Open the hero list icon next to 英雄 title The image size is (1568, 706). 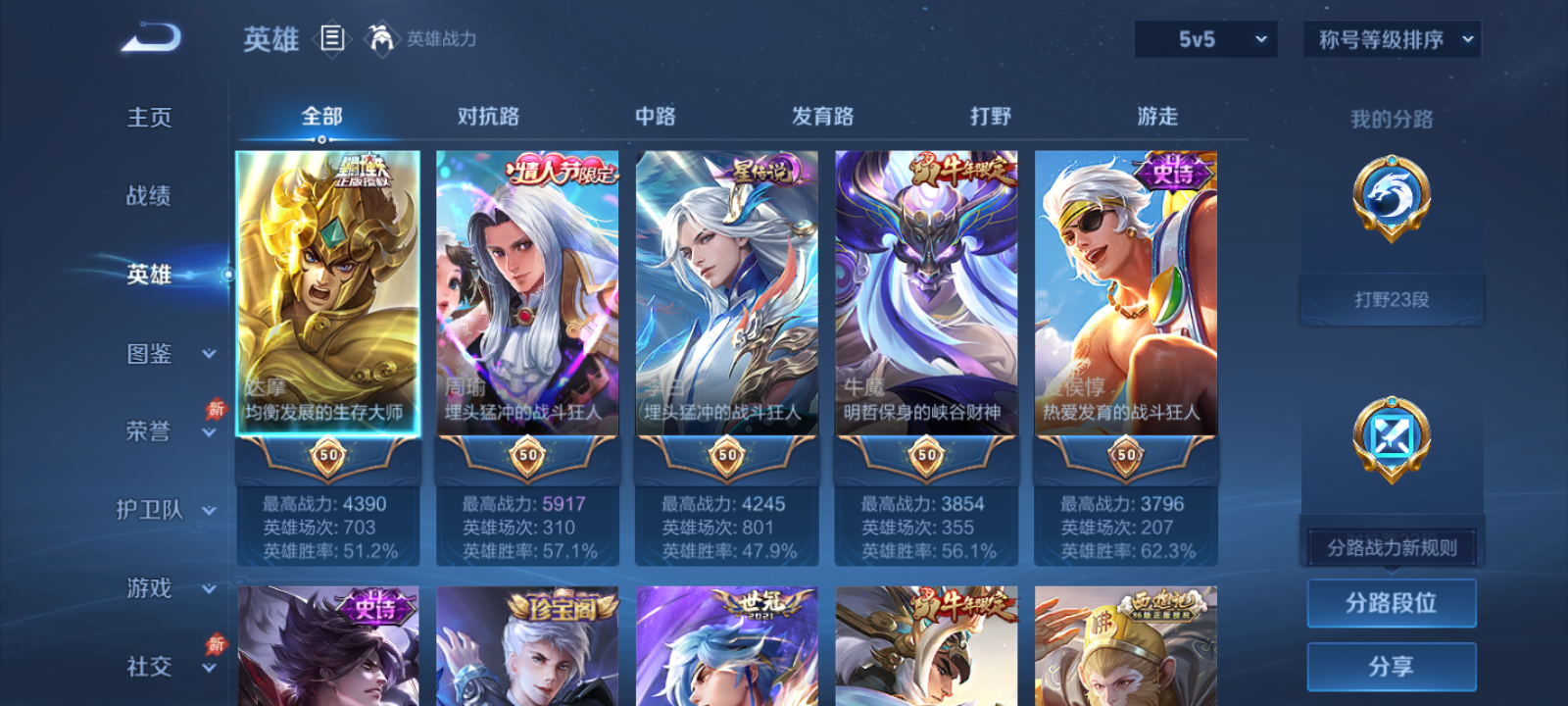(331, 39)
